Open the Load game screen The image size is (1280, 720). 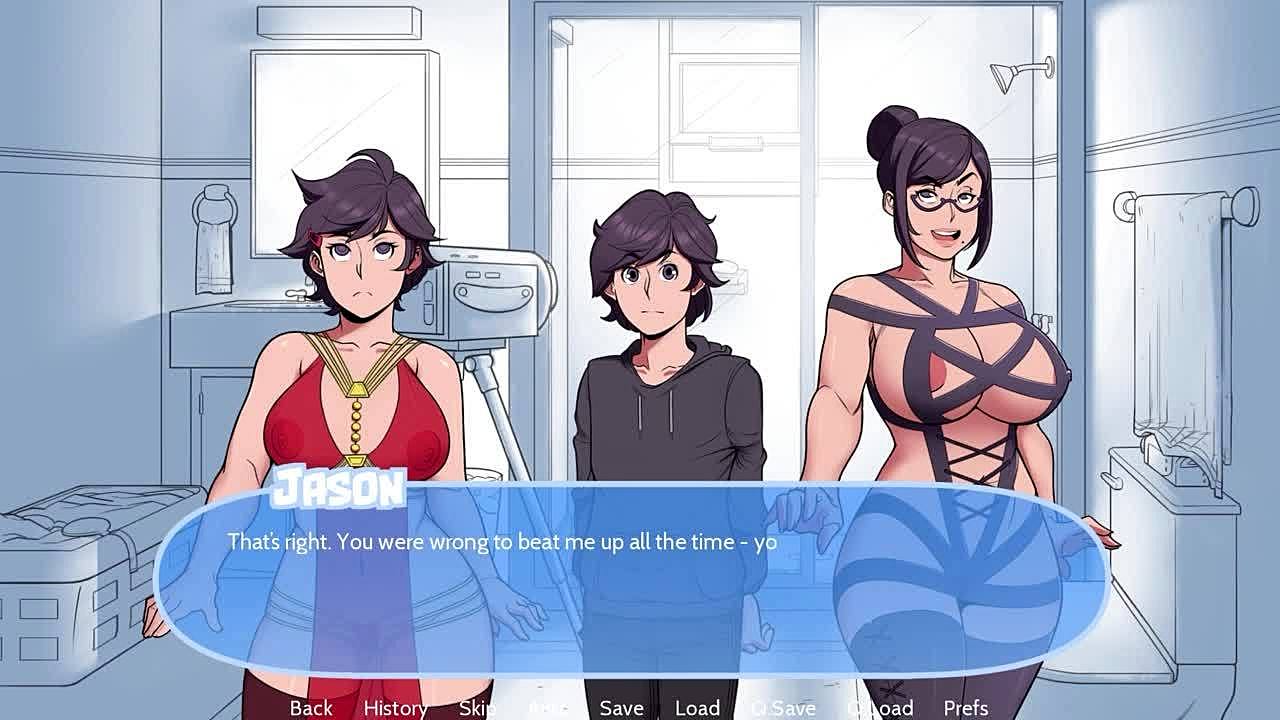pos(697,708)
